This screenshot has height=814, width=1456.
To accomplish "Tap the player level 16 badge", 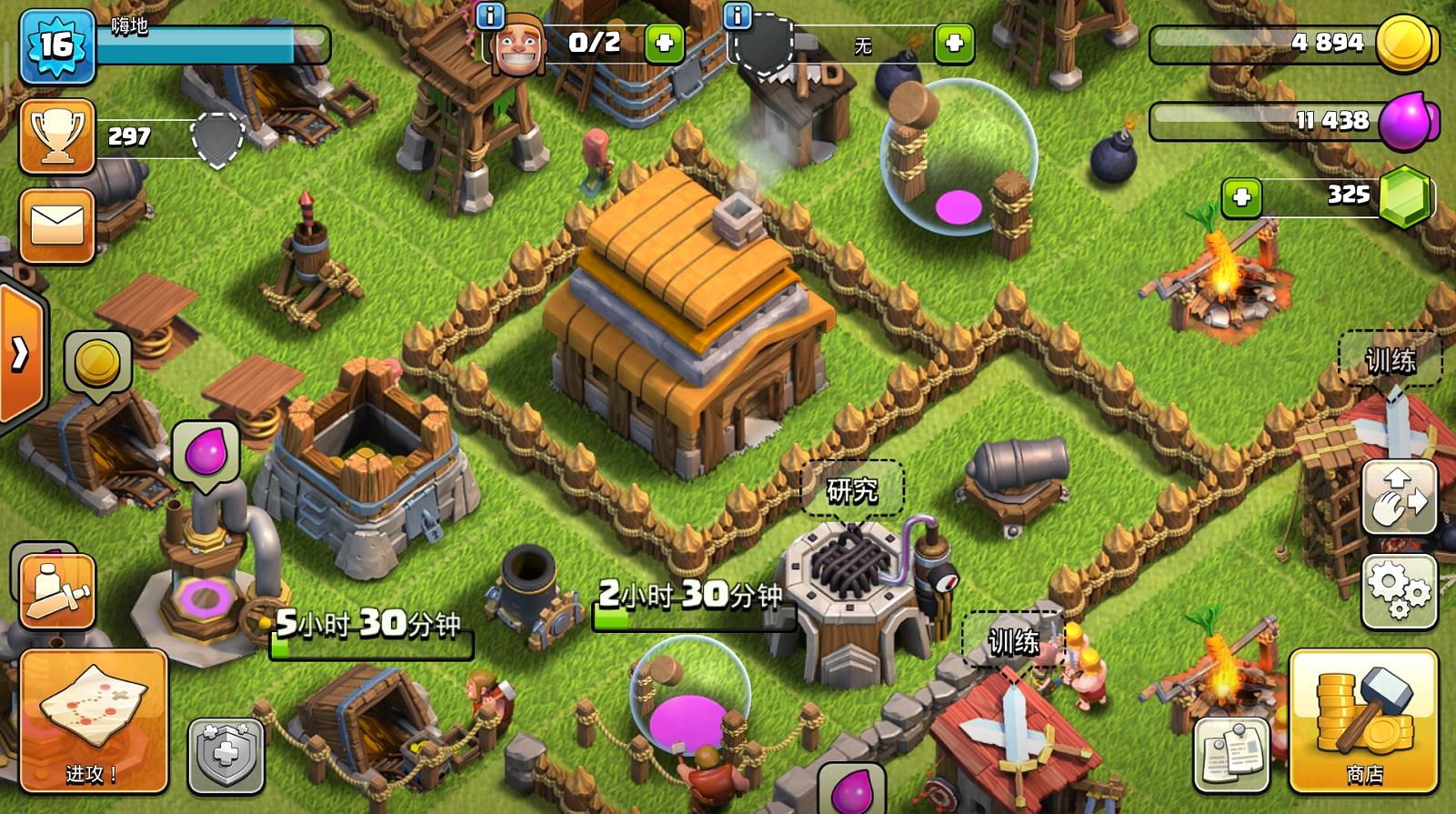I will pos(56,45).
